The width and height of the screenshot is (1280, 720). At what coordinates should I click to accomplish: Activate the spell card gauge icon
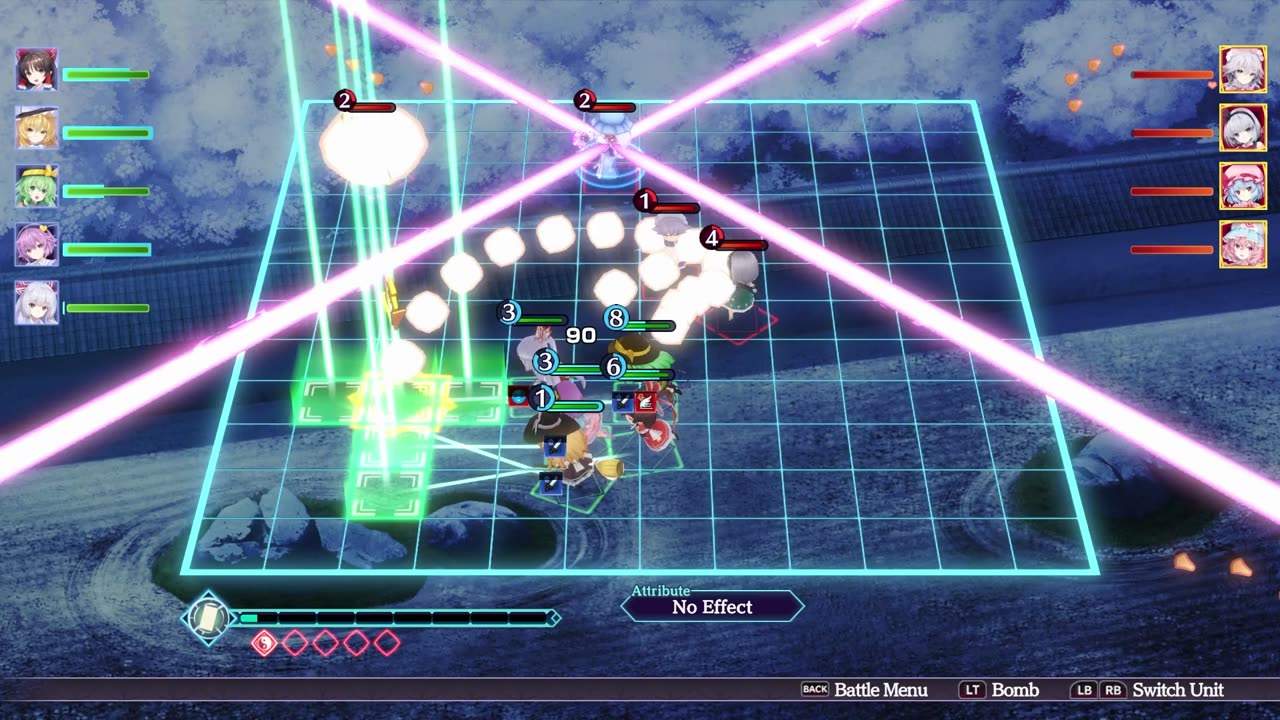tap(208, 618)
